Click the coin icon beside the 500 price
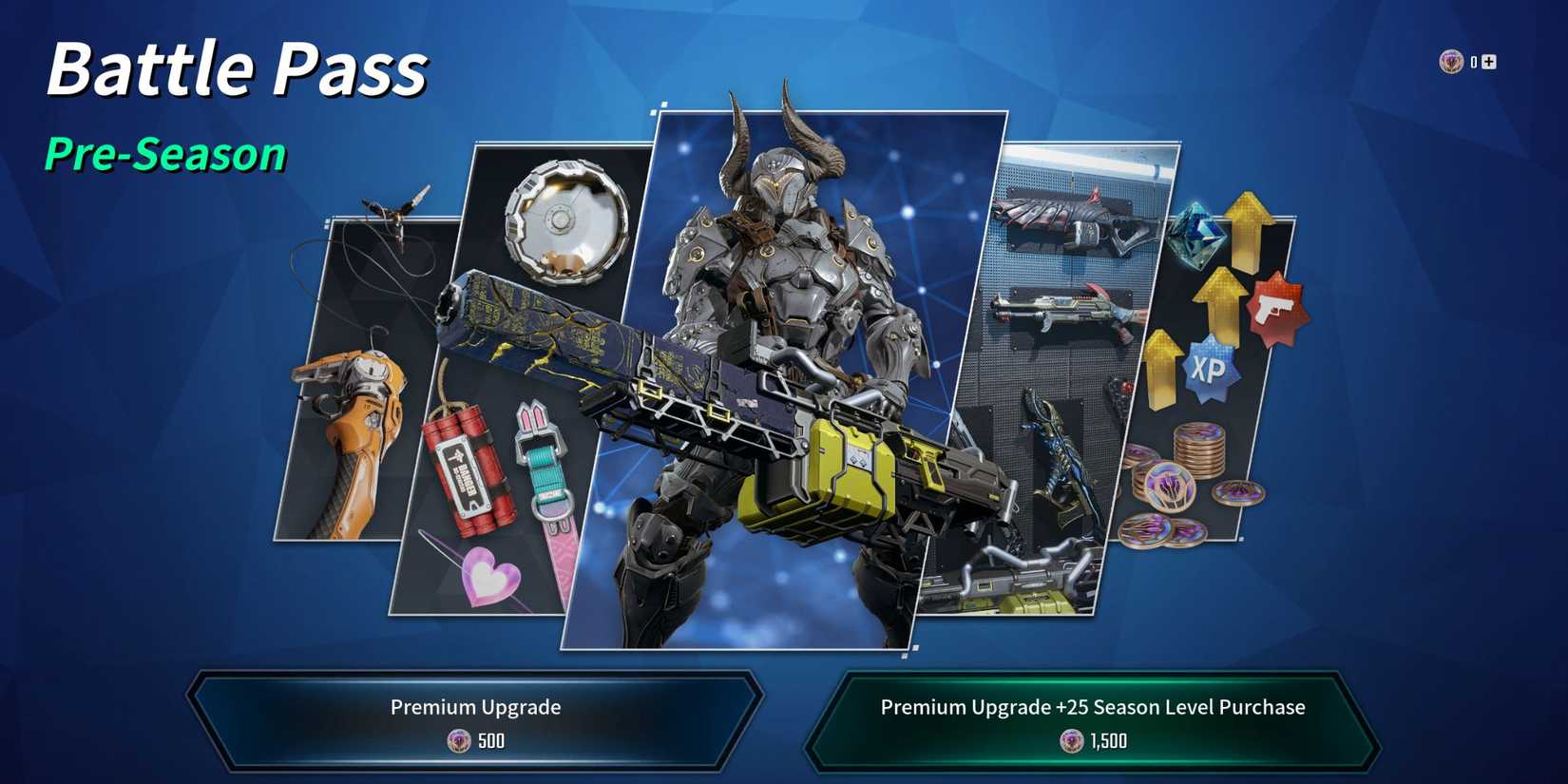The image size is (1568, 784). (459, 741)
